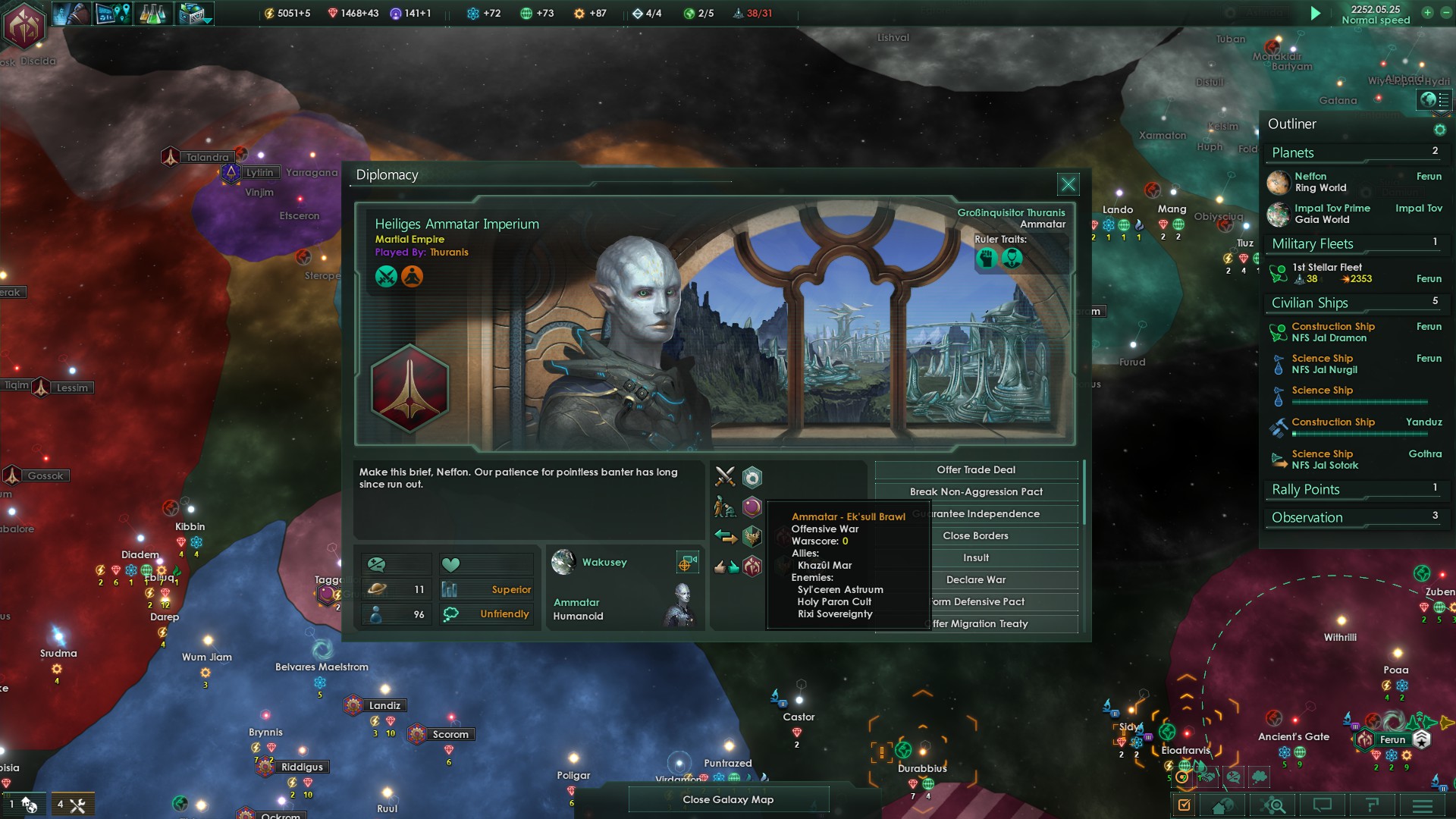Select Impal Tov Prime Gaia World
1456x819 pixels.
click(x=1332, y=214)
